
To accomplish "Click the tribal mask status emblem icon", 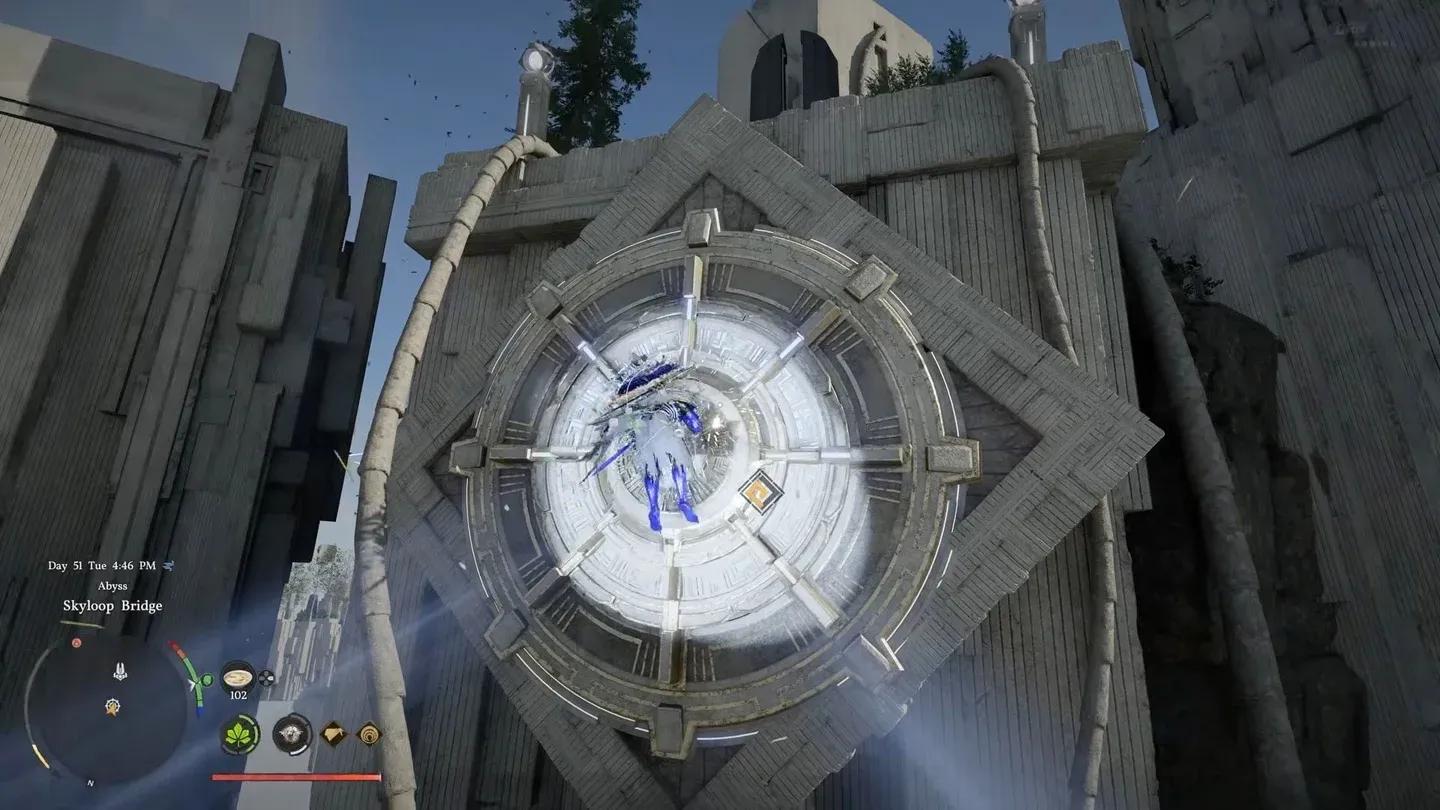I will [x=292, y=733].
